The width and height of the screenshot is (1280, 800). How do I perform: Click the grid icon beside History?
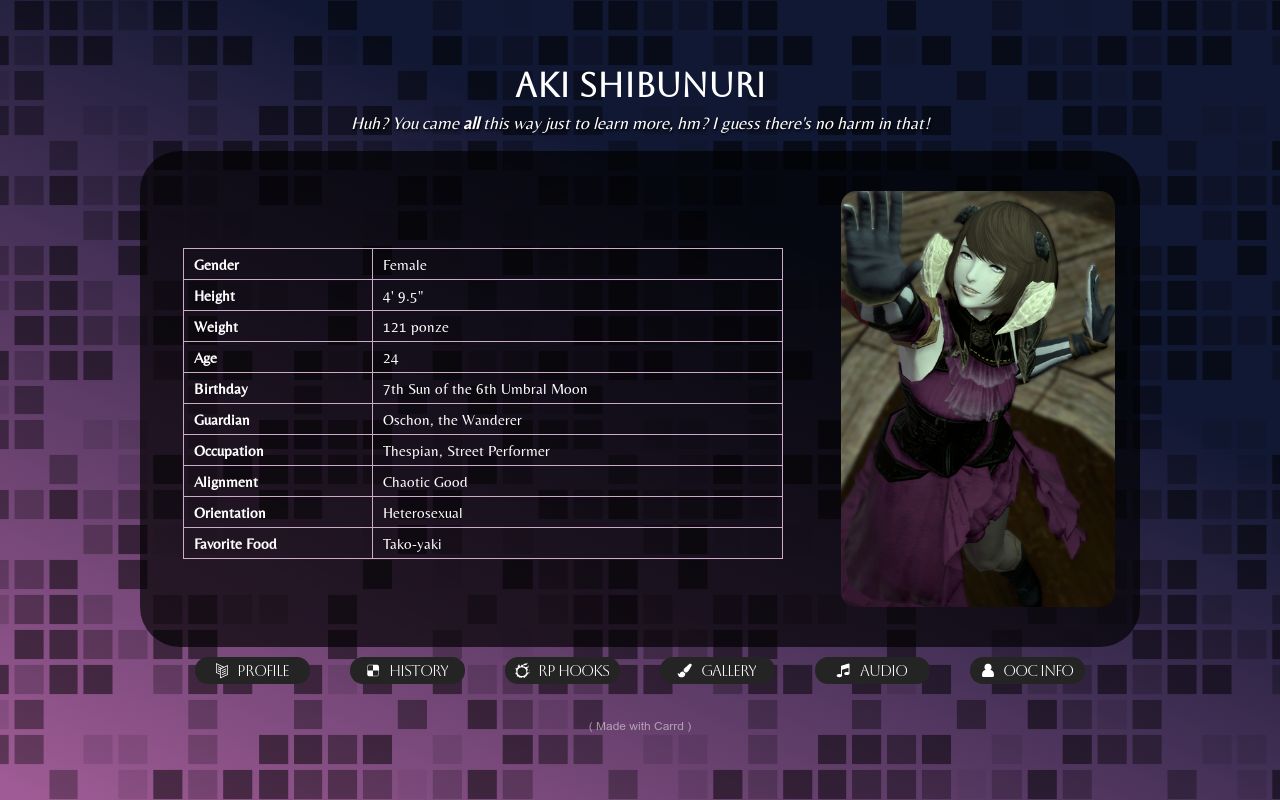pyautogui.click(x=374, y=671)
